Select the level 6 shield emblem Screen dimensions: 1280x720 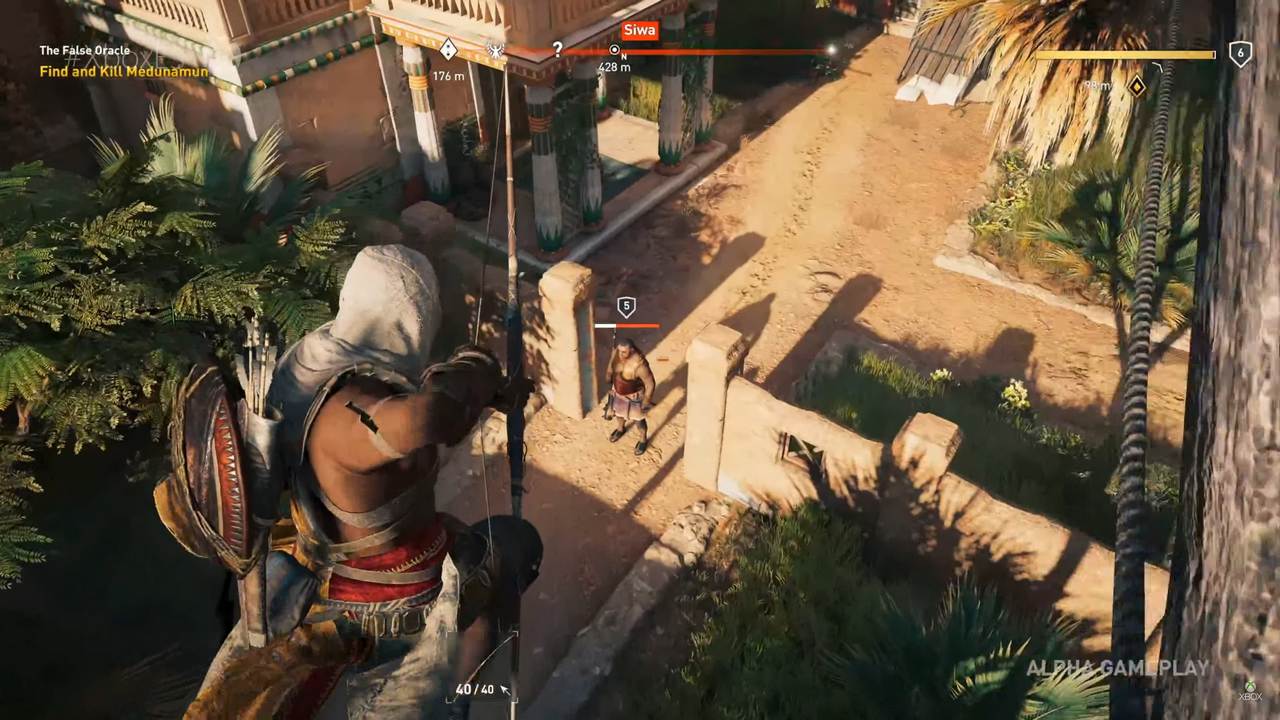(1240, 53)
